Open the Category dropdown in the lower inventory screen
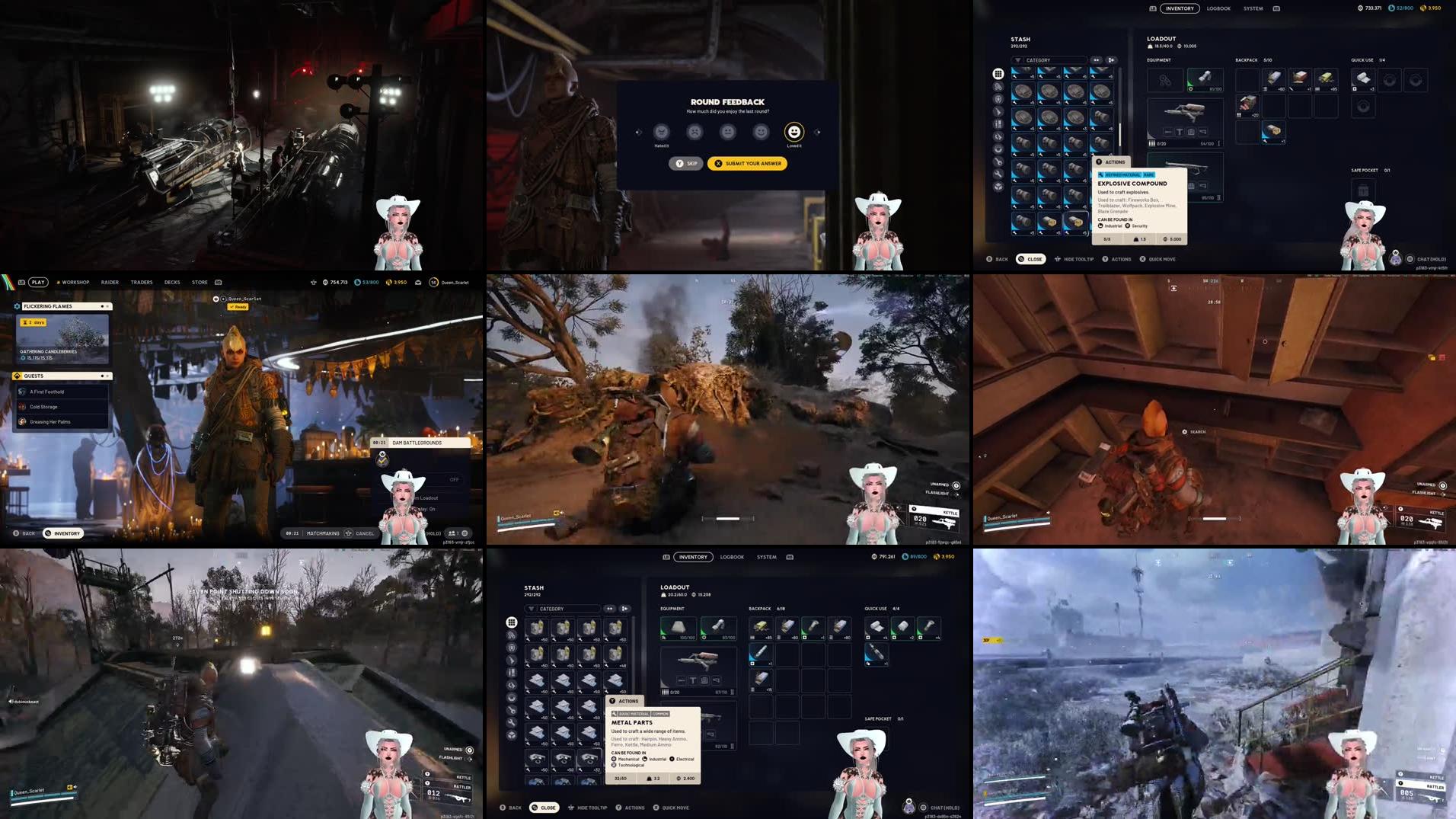This screenshot has height=819, width=1456. [552, 609]
